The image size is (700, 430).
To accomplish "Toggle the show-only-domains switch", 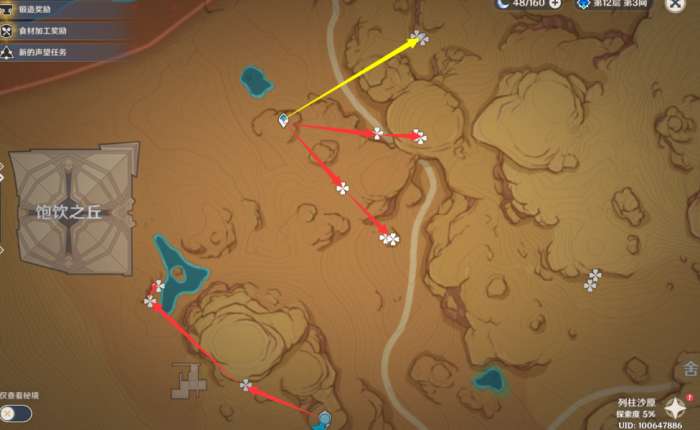I will pos(16,413).
